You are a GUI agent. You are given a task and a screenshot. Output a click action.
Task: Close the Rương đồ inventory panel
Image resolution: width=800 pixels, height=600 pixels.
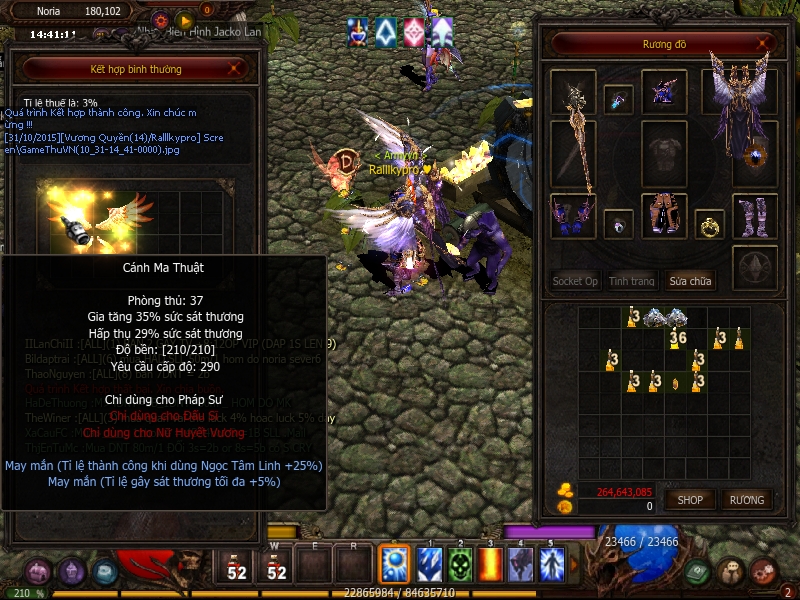(x=765, y=44)
